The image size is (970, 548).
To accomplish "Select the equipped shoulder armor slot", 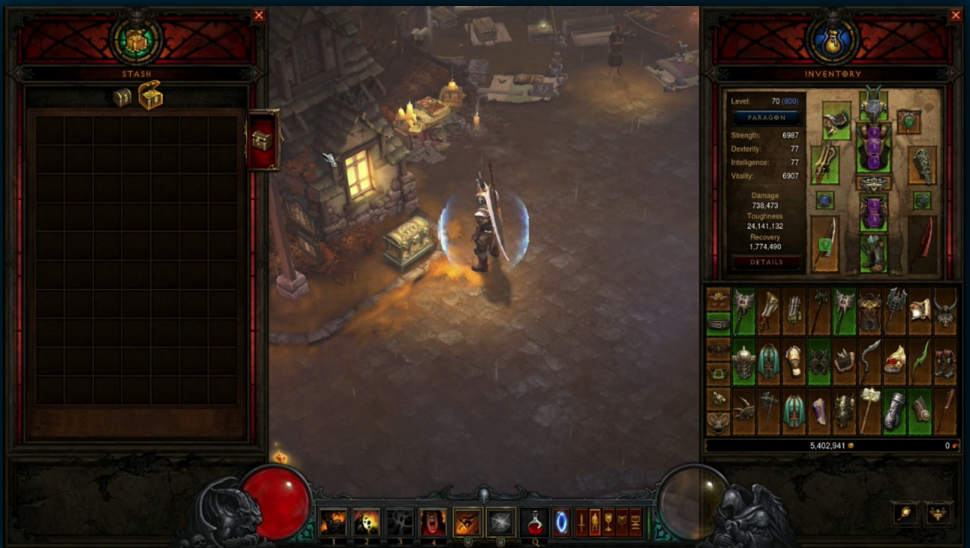I will click(836, 120).
